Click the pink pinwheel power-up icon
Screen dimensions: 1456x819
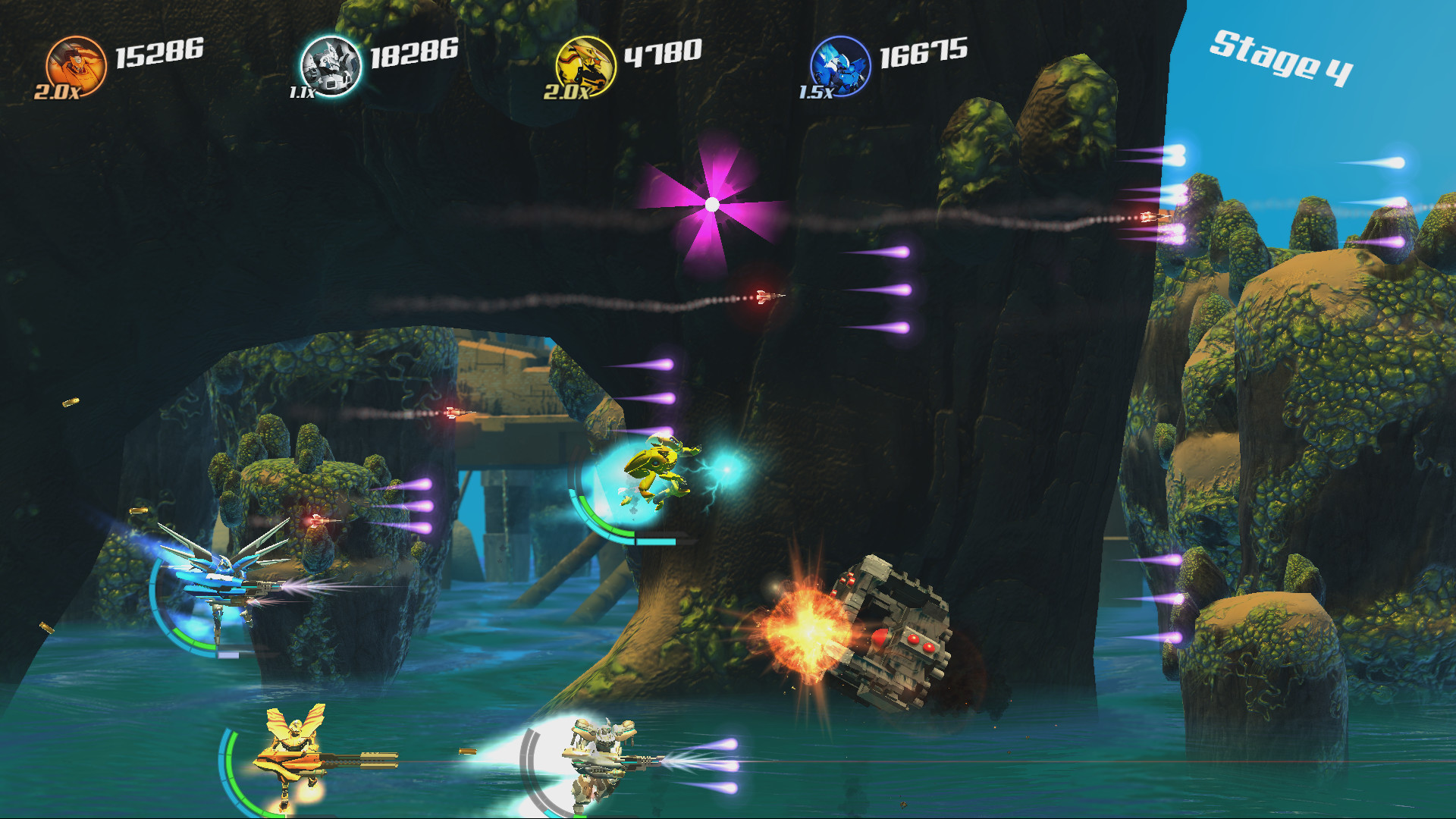[711, 203]
